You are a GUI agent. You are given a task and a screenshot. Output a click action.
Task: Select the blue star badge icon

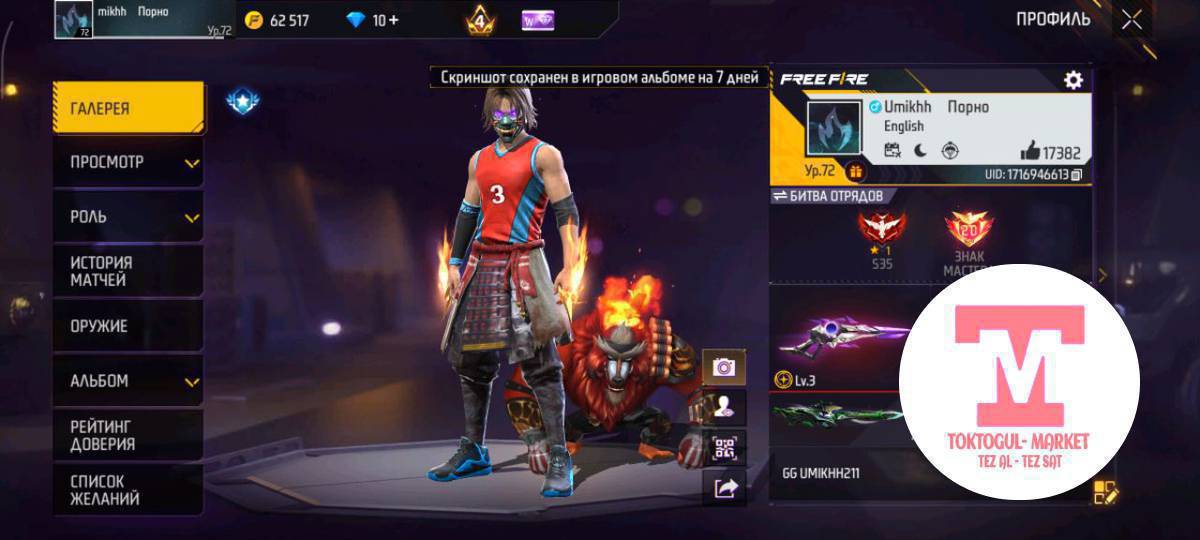point(240,100)
